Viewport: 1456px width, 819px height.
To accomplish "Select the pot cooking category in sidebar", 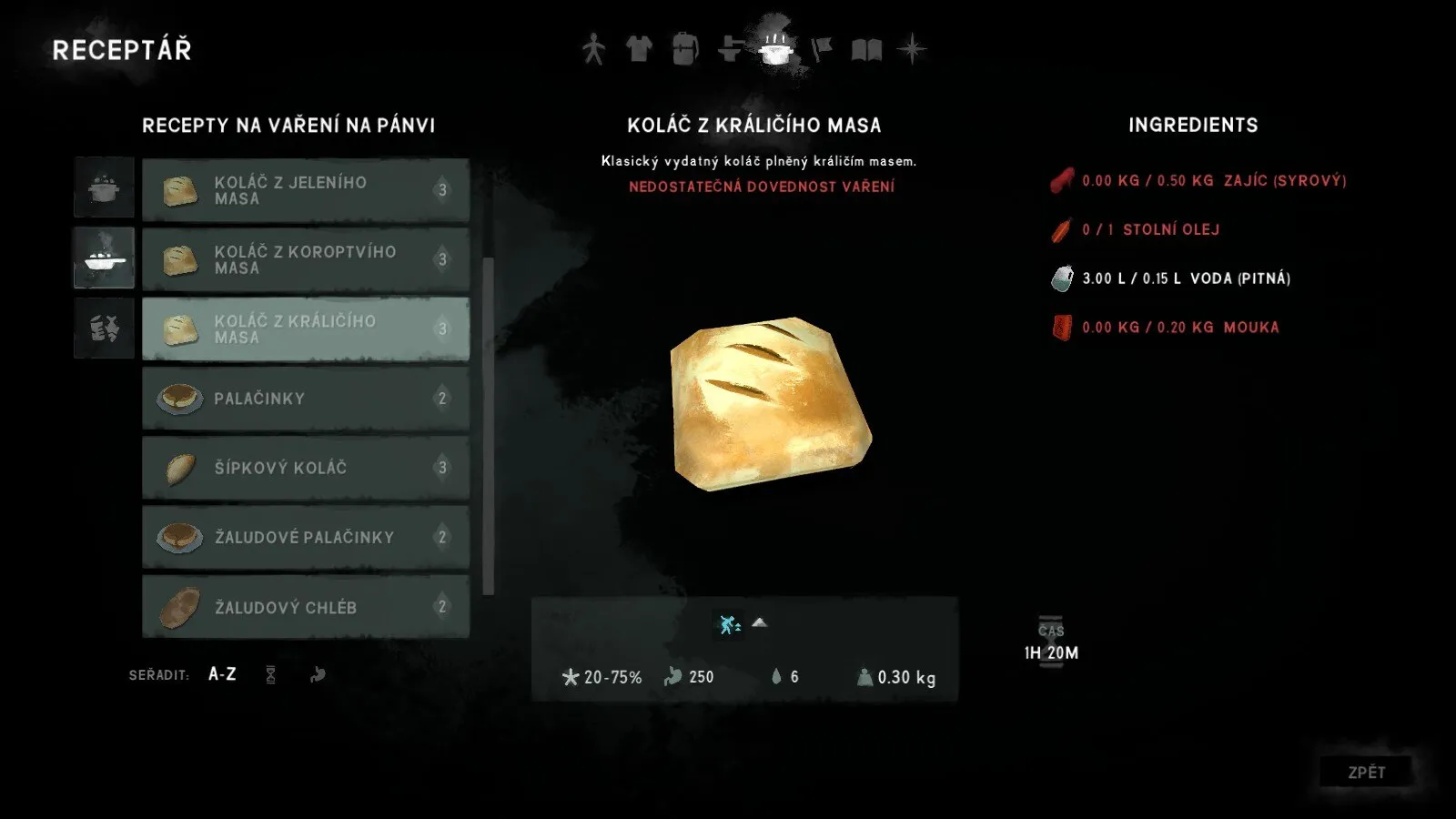I will point(103,187).
